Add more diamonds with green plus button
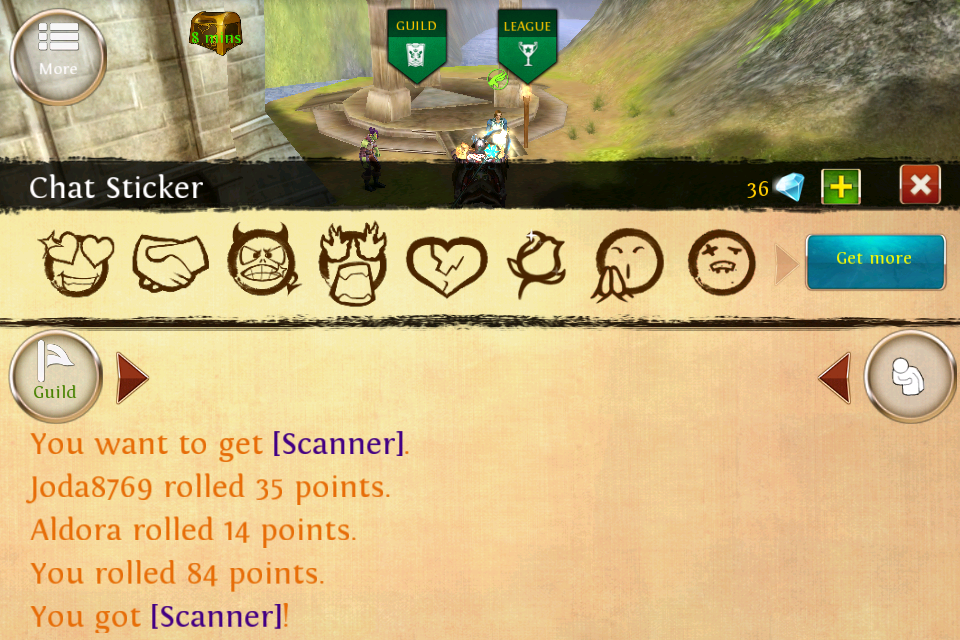The width and height of the screenshot is (960, 640). coord(841,187)
